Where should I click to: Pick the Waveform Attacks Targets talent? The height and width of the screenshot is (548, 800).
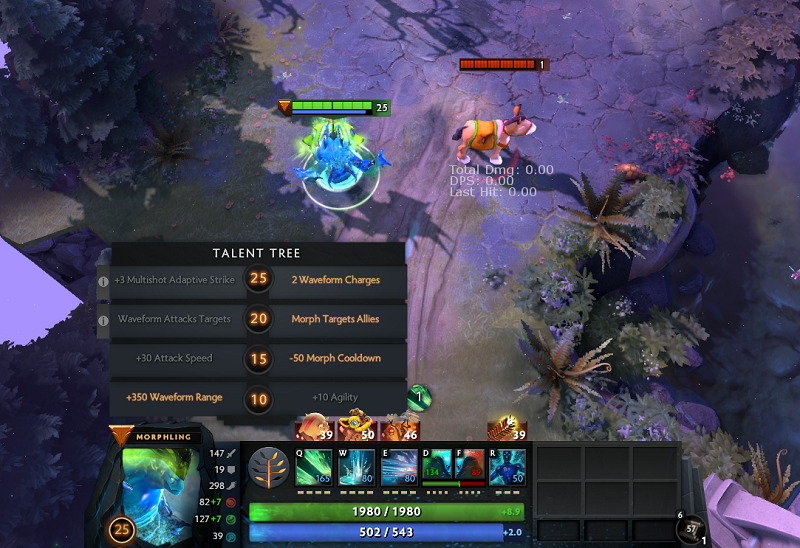click(x=174, y=319)
